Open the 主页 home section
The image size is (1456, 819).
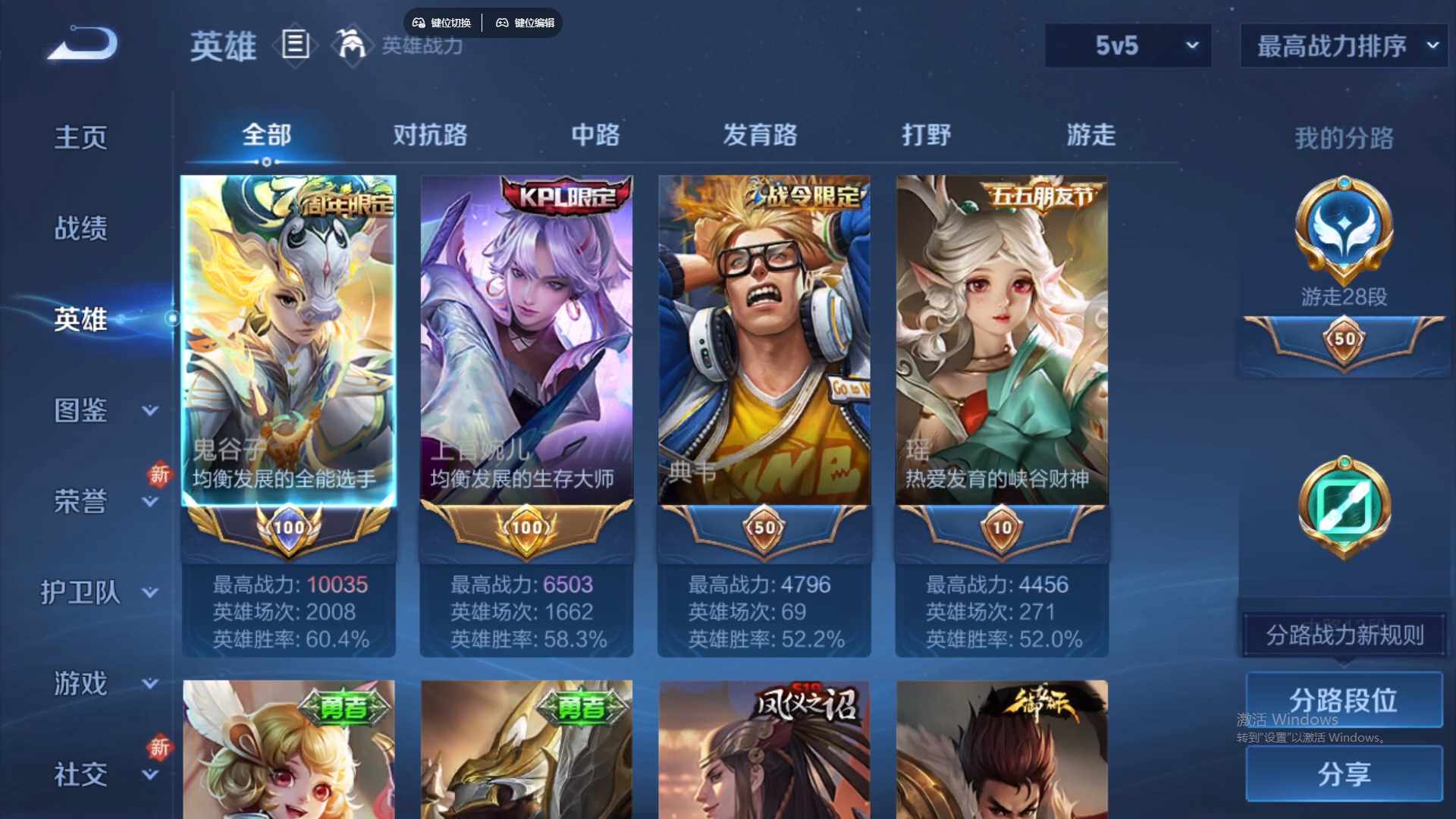point(80,137)
